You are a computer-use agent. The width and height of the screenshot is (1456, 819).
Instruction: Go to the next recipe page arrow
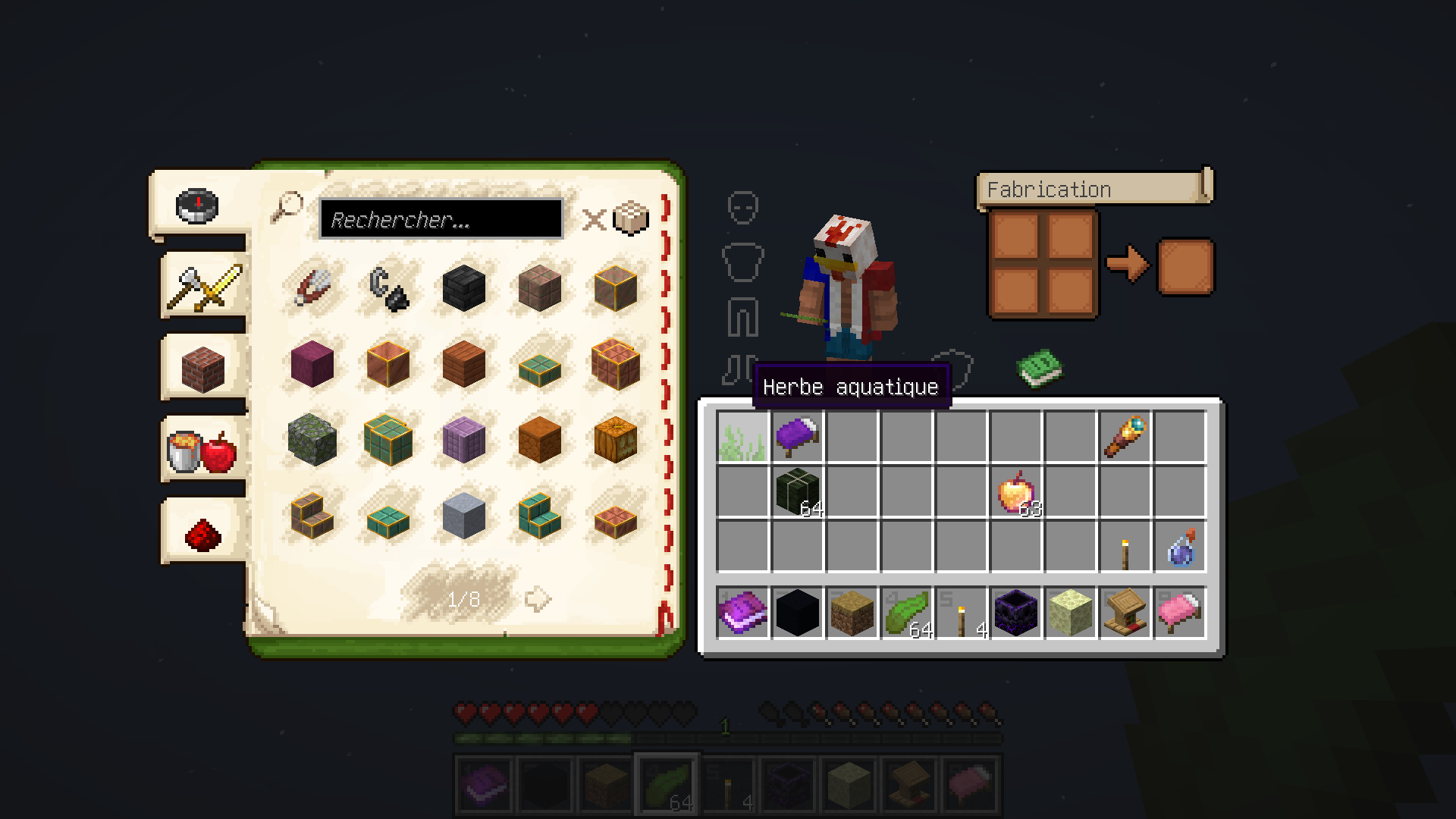[x=537, y=598]
